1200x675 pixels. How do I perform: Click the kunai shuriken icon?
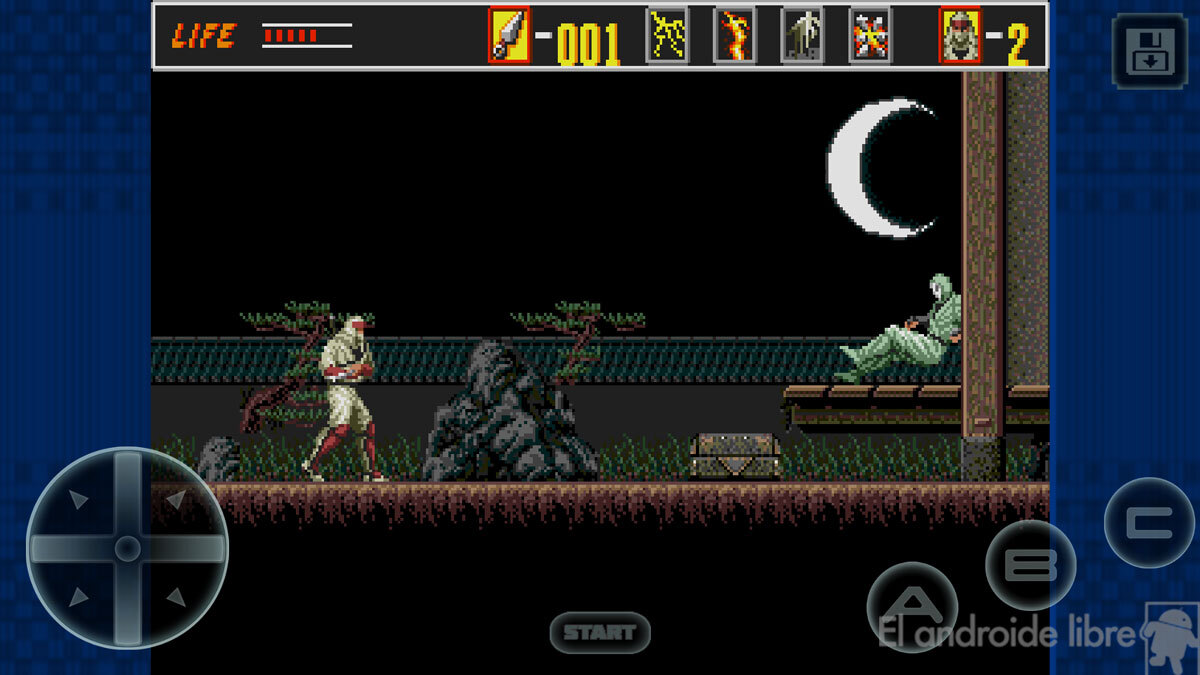[x=509, y=36]
